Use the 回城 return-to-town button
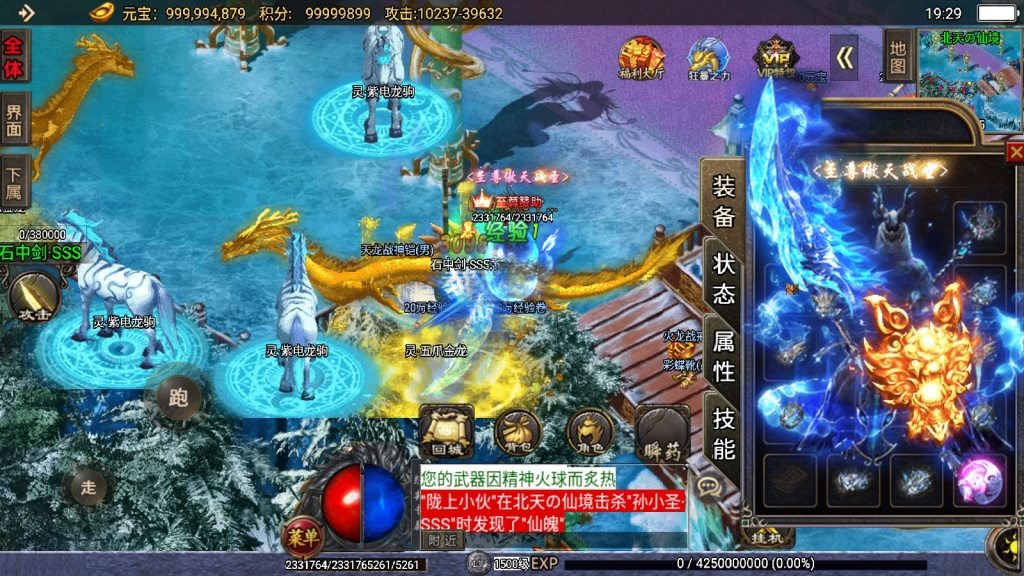 pyautogui.click(x=446, y=431)
